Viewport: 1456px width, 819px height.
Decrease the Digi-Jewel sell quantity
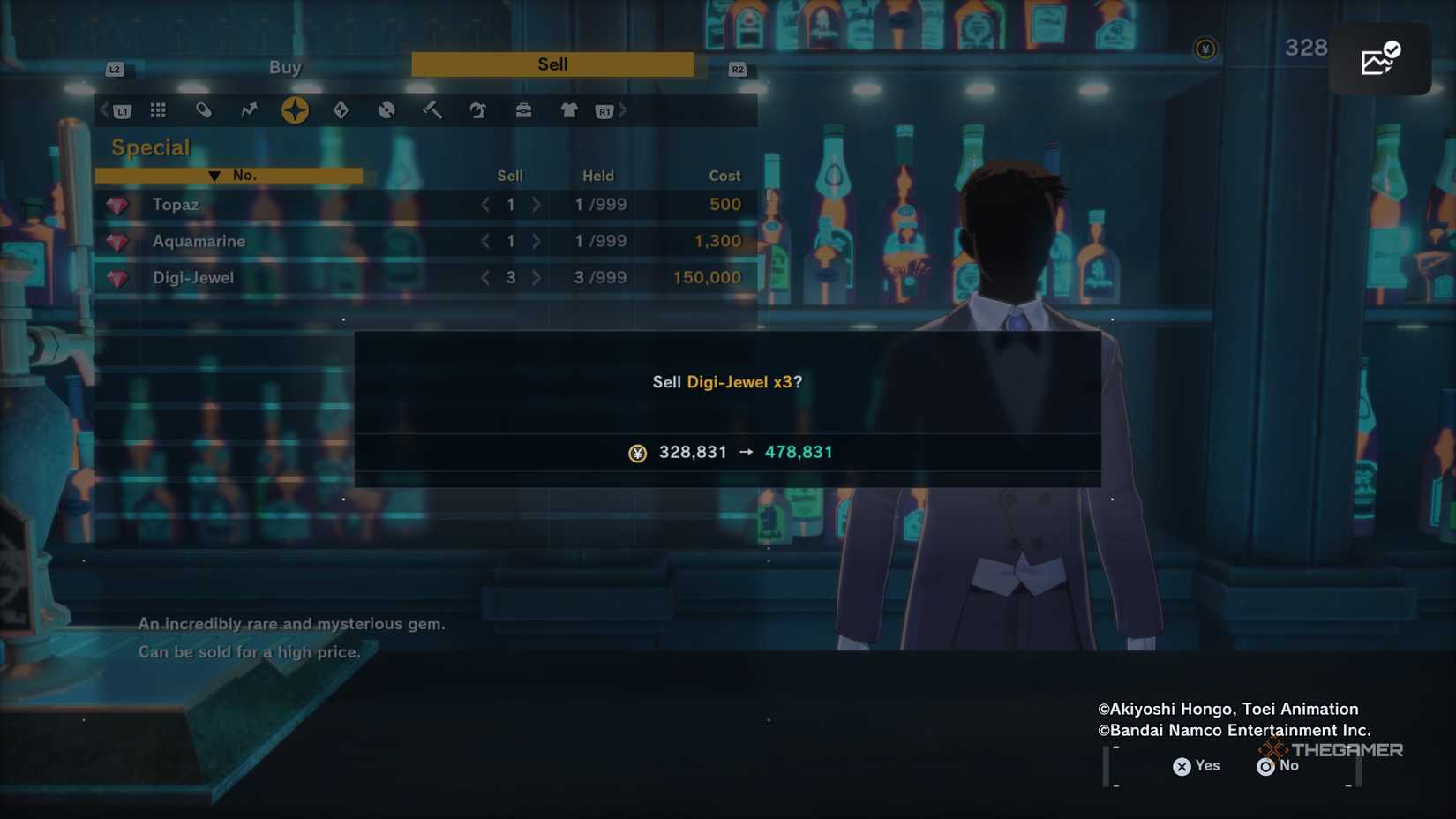coord(485,278)
